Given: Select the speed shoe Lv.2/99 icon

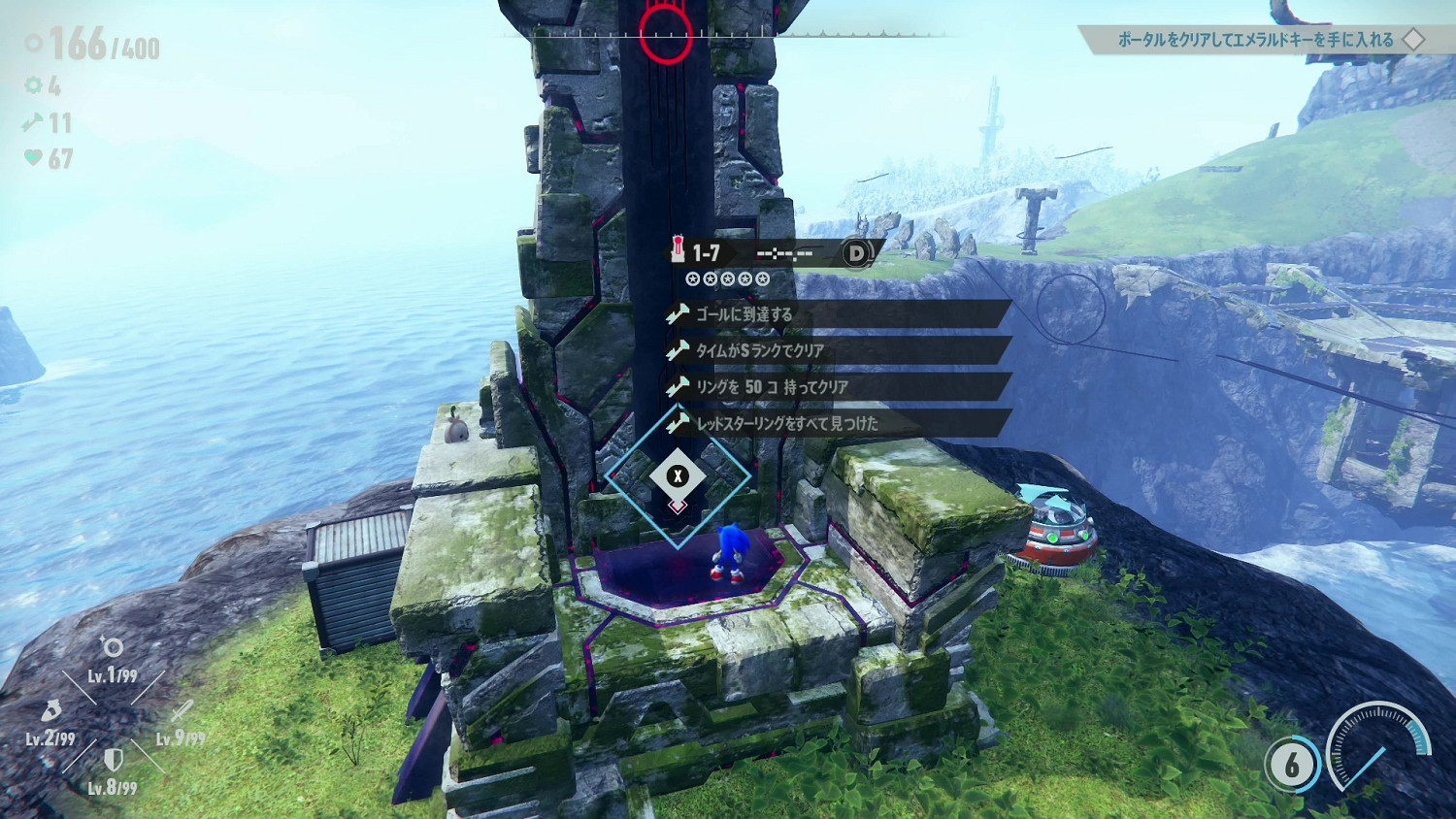Looking at the screenshot, I should pyautogui.click(x=51, y=712).
